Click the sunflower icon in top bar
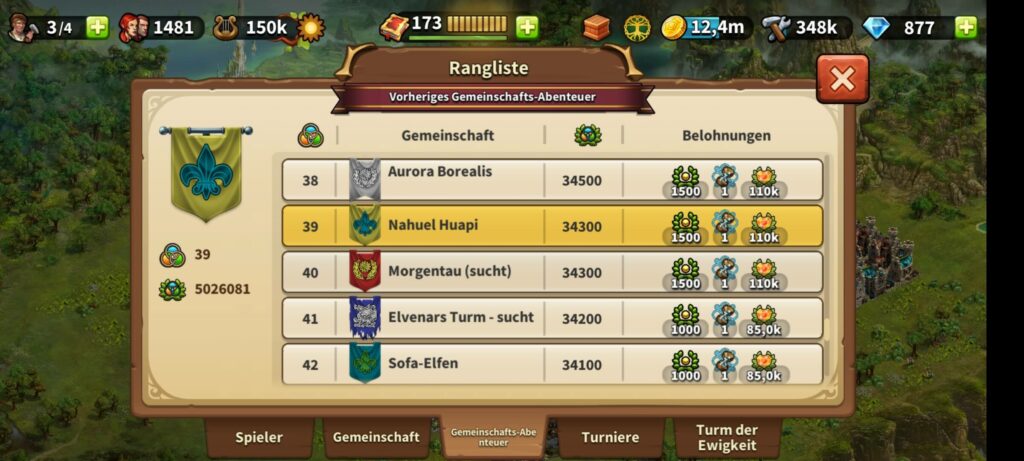This screenshot has height=461, width=1024. pyautogui.click(x=311, y=27)
